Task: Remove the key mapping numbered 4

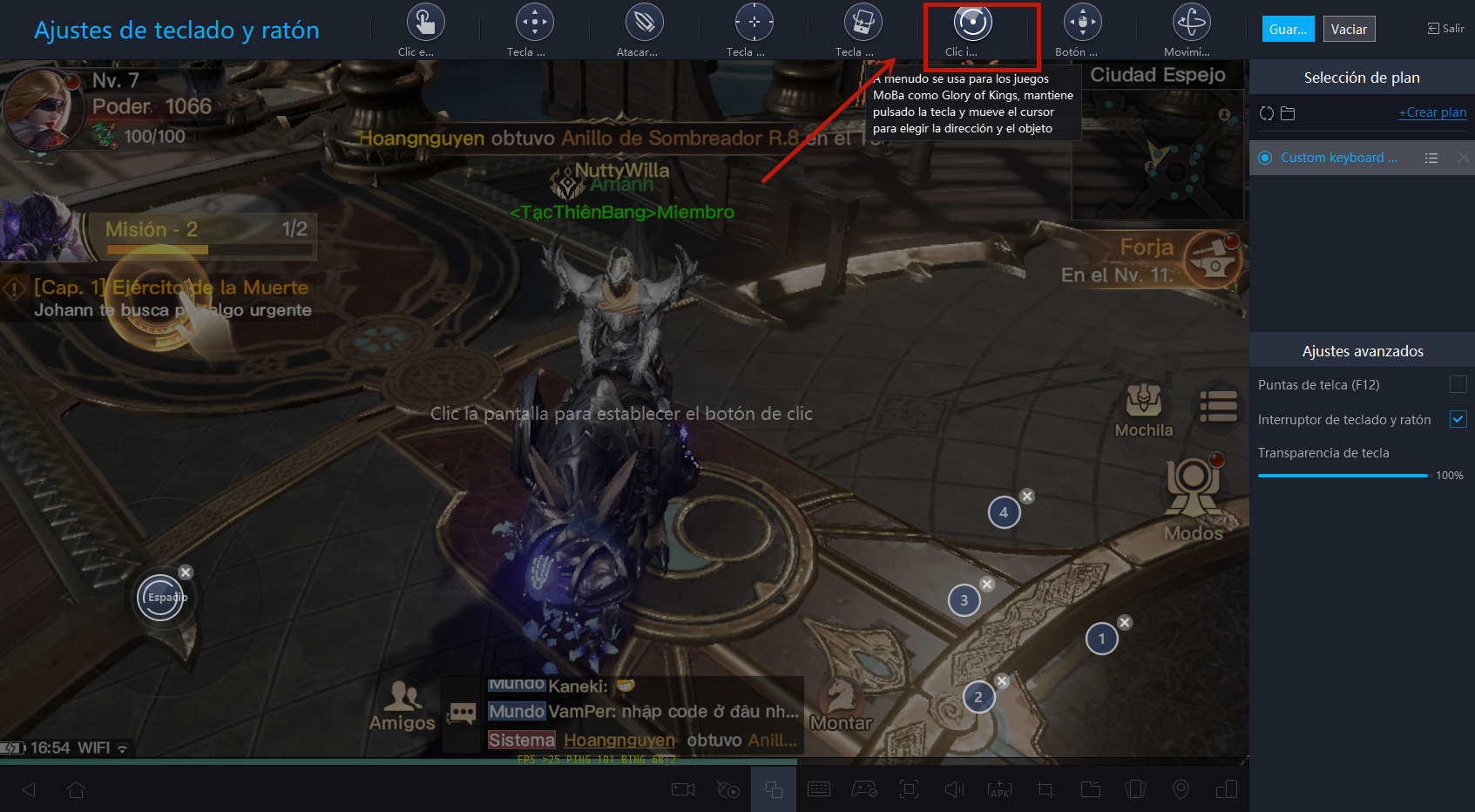Action: (1028, 496)
